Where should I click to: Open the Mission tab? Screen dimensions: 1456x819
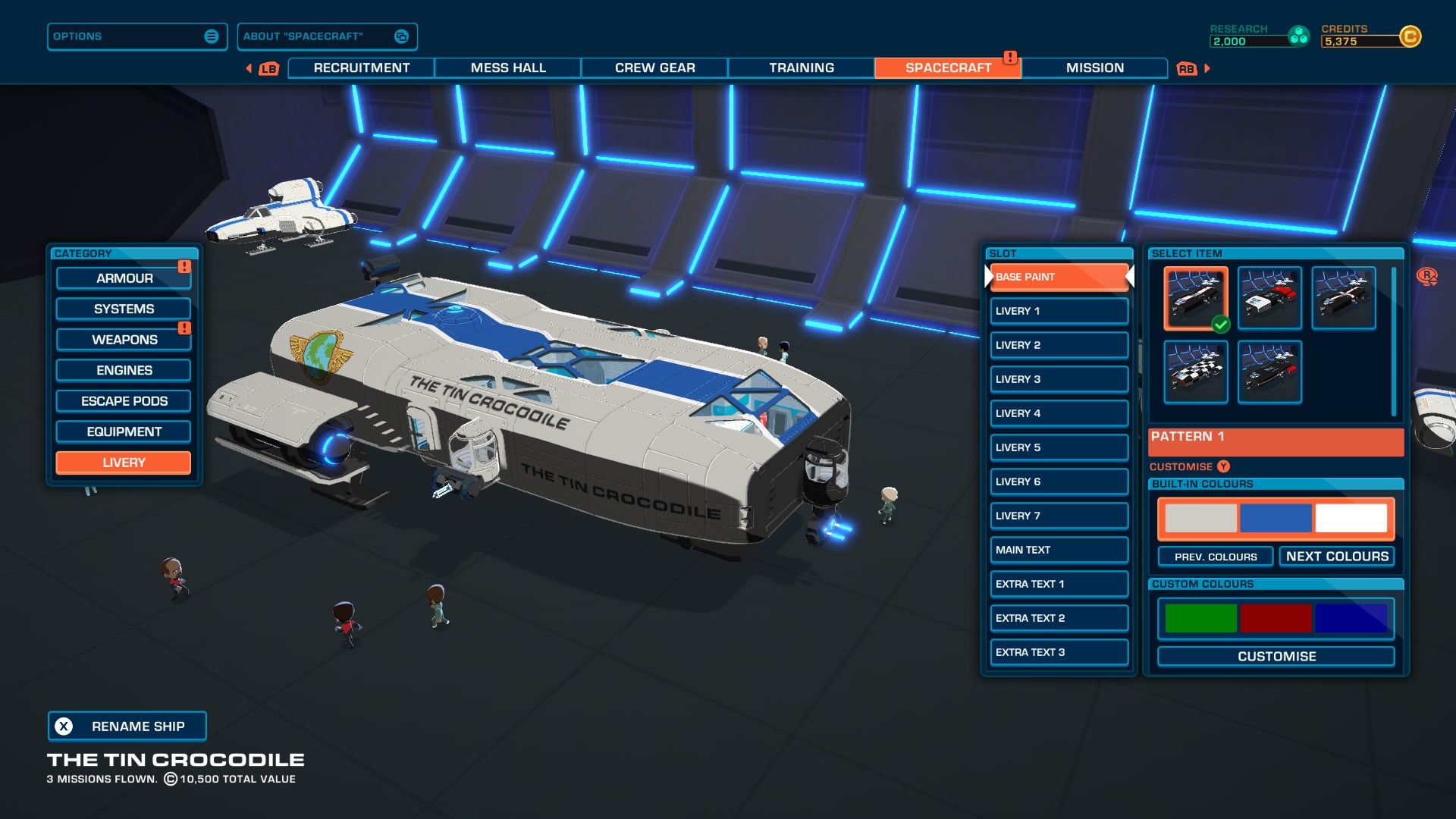point(1095,67)
